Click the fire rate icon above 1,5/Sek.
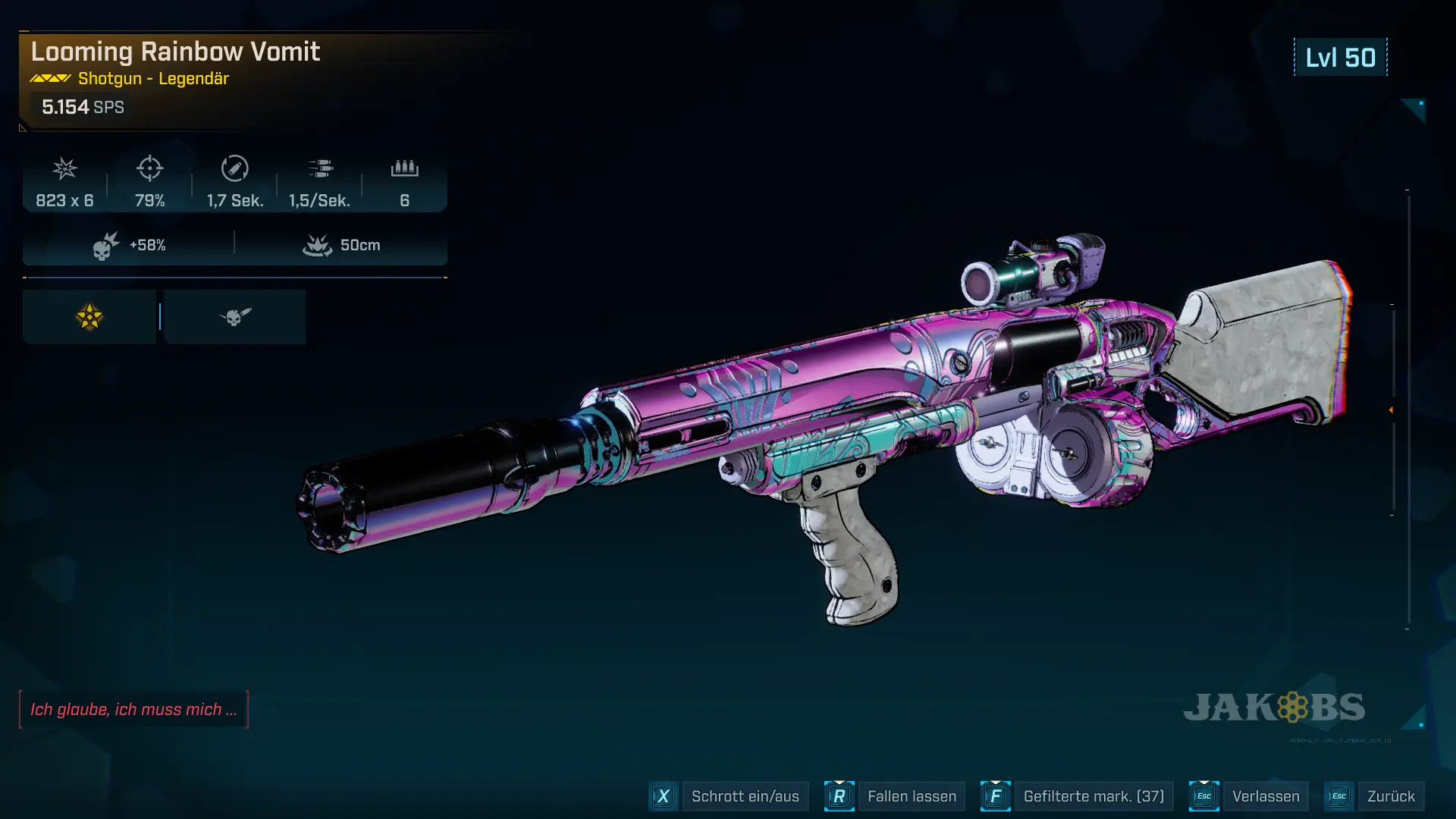This screenshot has width=1456, height=819. [322, 168]
